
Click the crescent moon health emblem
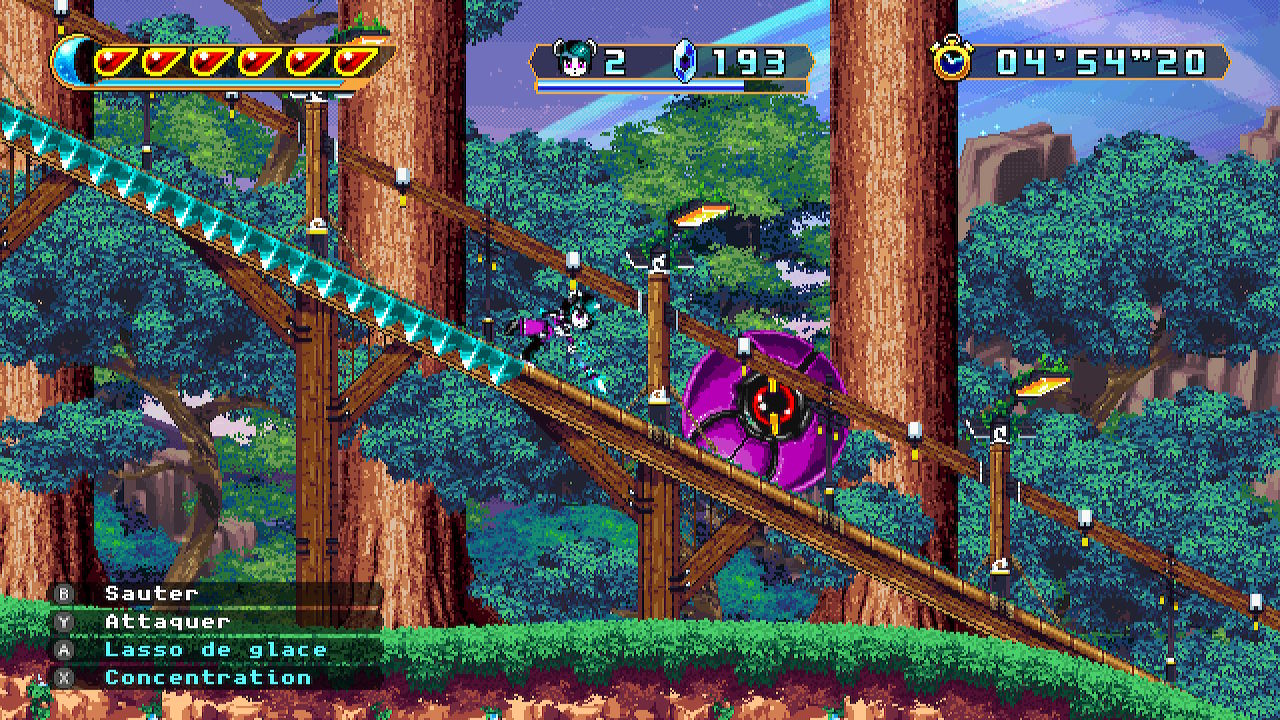pos(70,62)
